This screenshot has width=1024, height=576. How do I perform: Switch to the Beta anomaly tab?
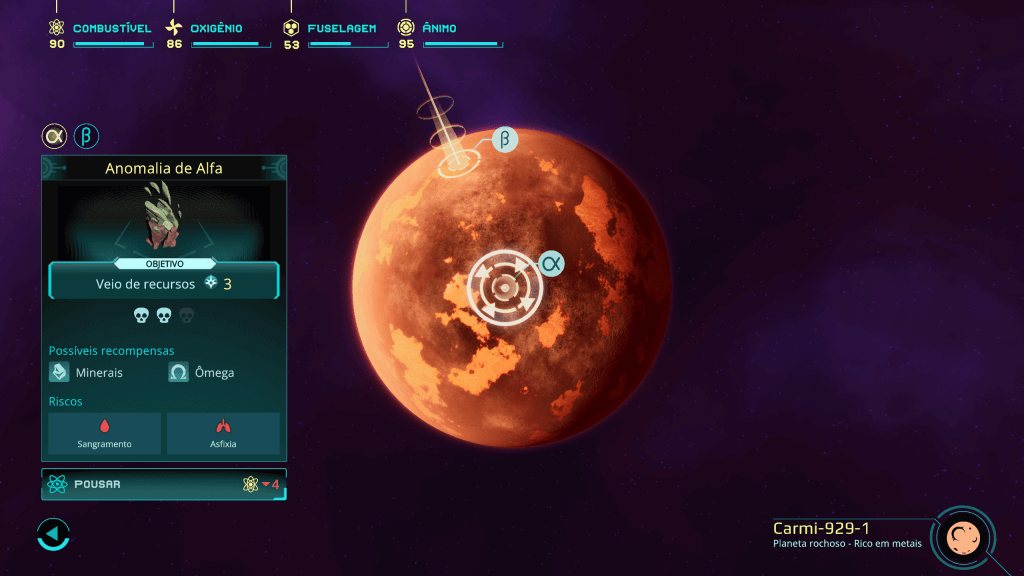[87, 136]
